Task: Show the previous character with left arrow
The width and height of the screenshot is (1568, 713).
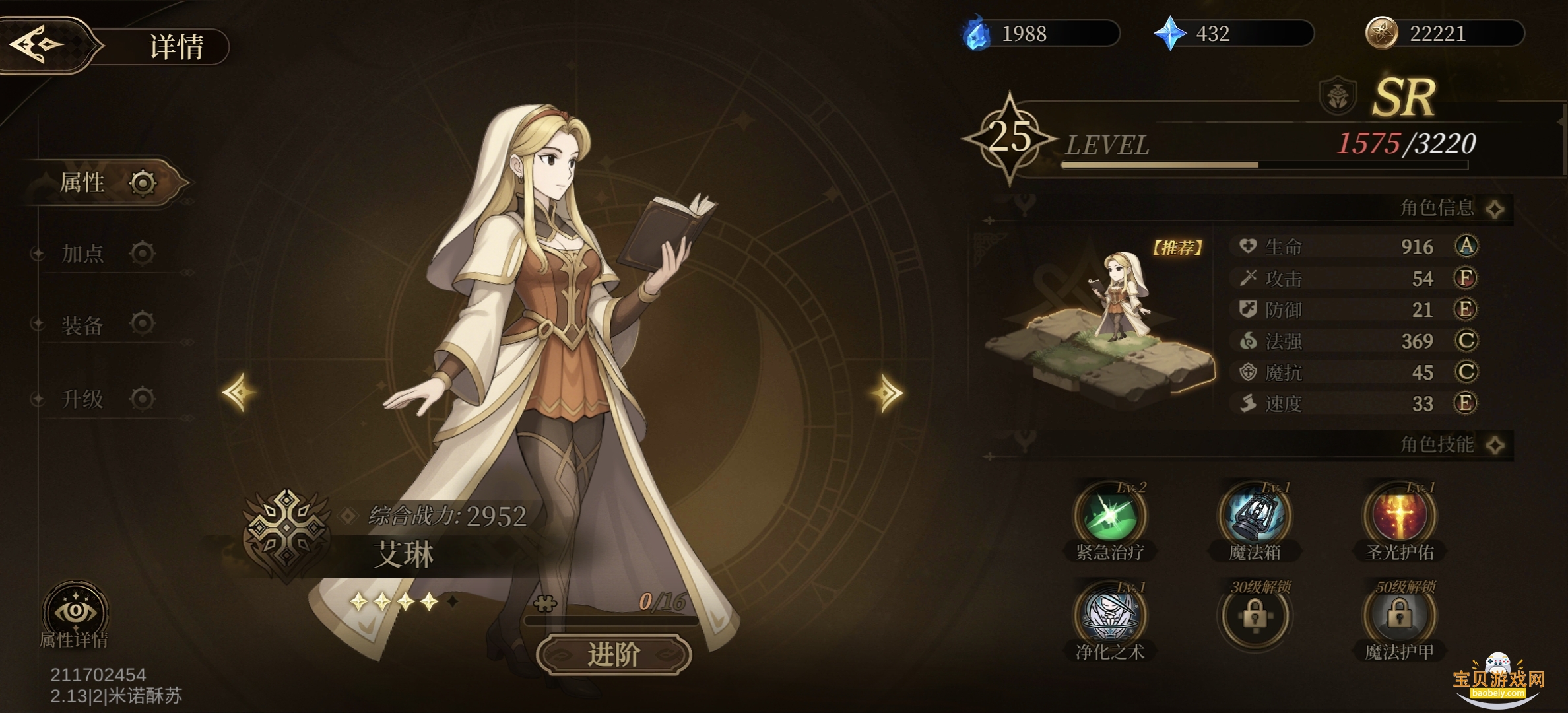Action: pos(239,393)
